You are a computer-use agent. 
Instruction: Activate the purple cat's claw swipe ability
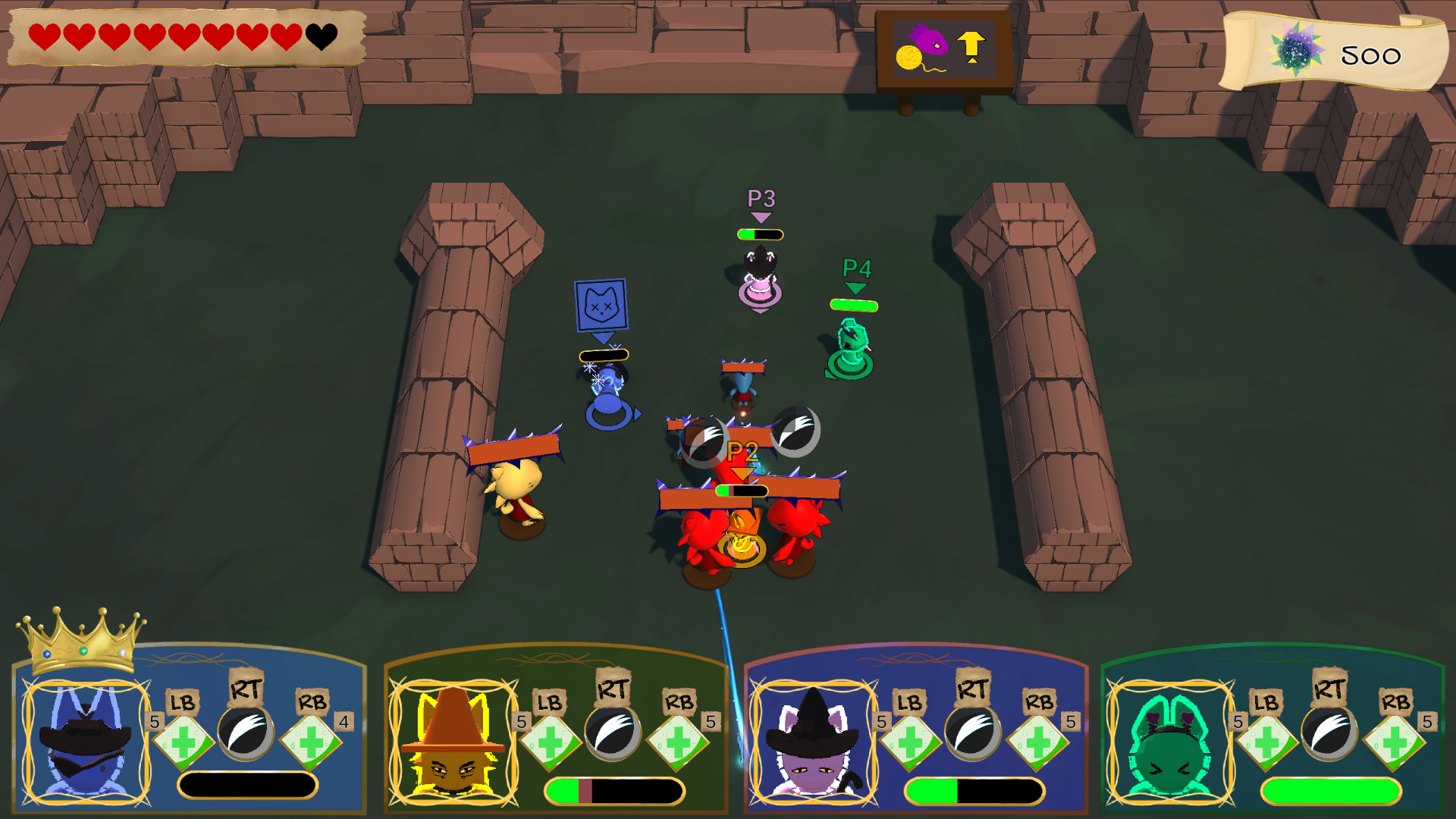click(972, 732)
